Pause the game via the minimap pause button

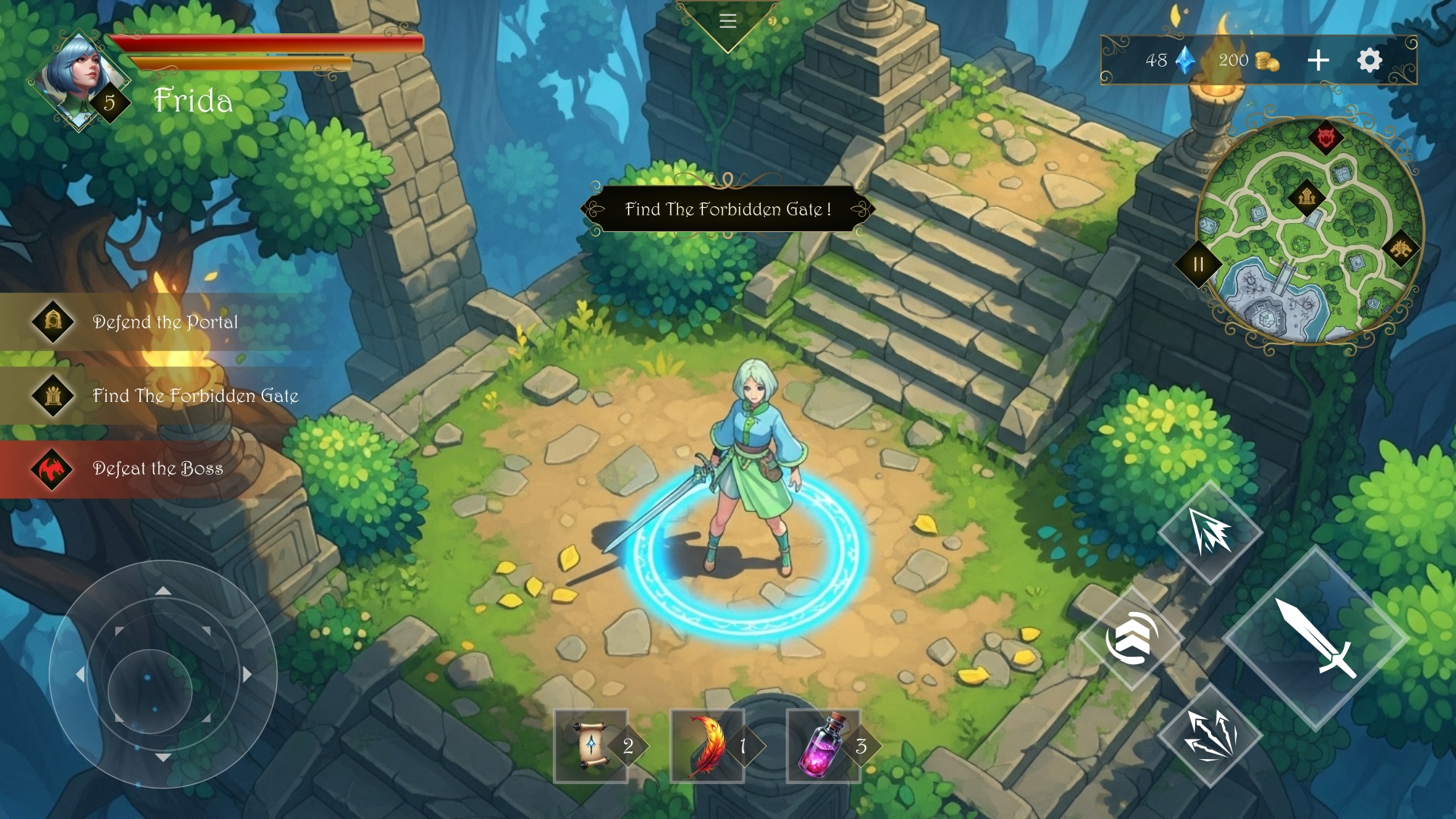tap(1198, 265)
